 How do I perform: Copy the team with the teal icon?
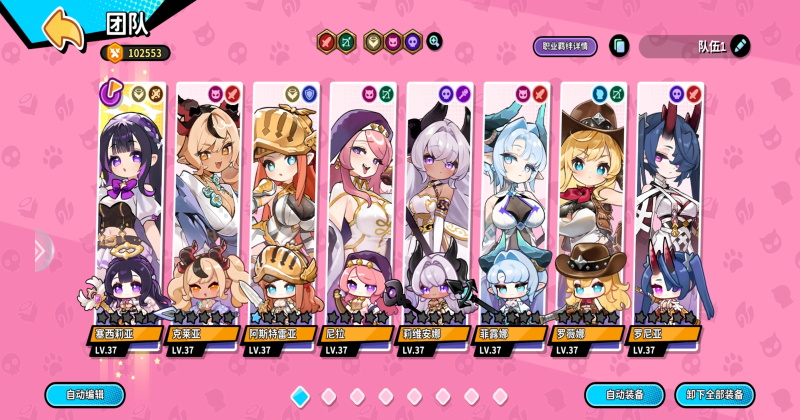(619, 45)
